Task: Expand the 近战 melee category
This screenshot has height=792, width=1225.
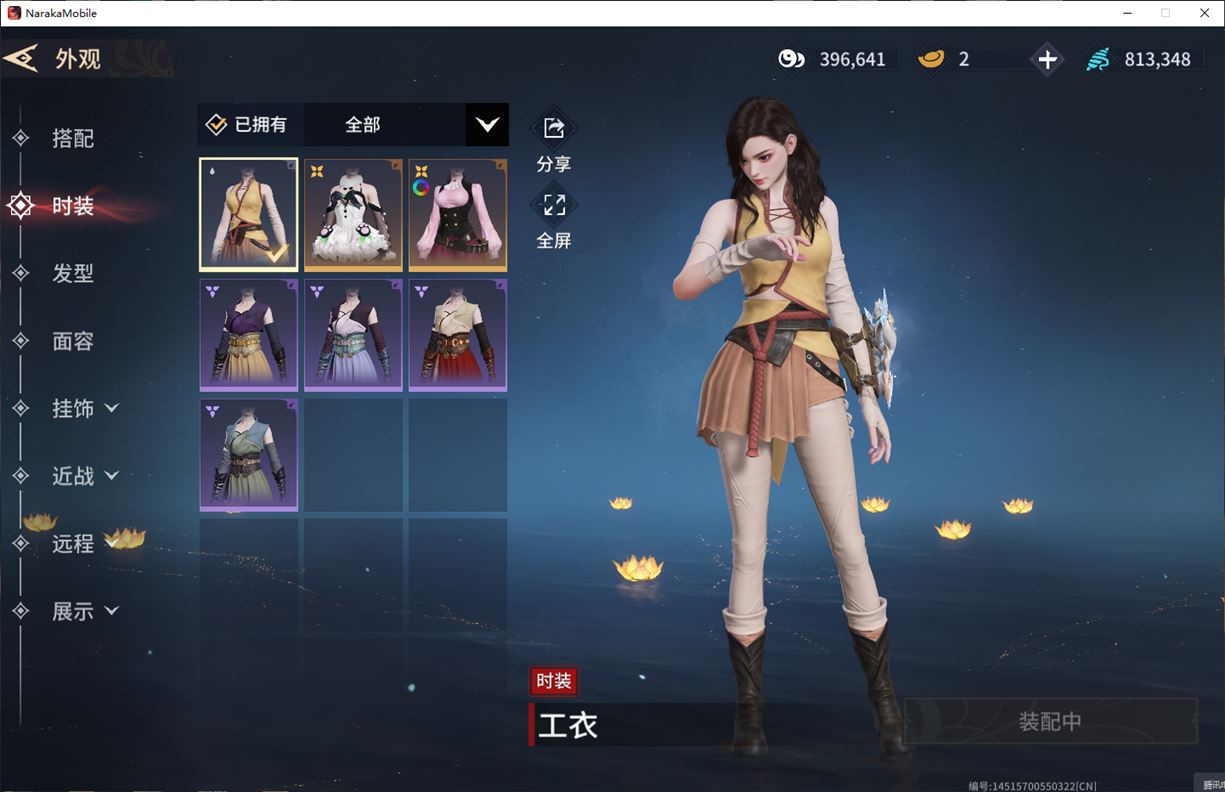Action: click(x=84, y=476)
